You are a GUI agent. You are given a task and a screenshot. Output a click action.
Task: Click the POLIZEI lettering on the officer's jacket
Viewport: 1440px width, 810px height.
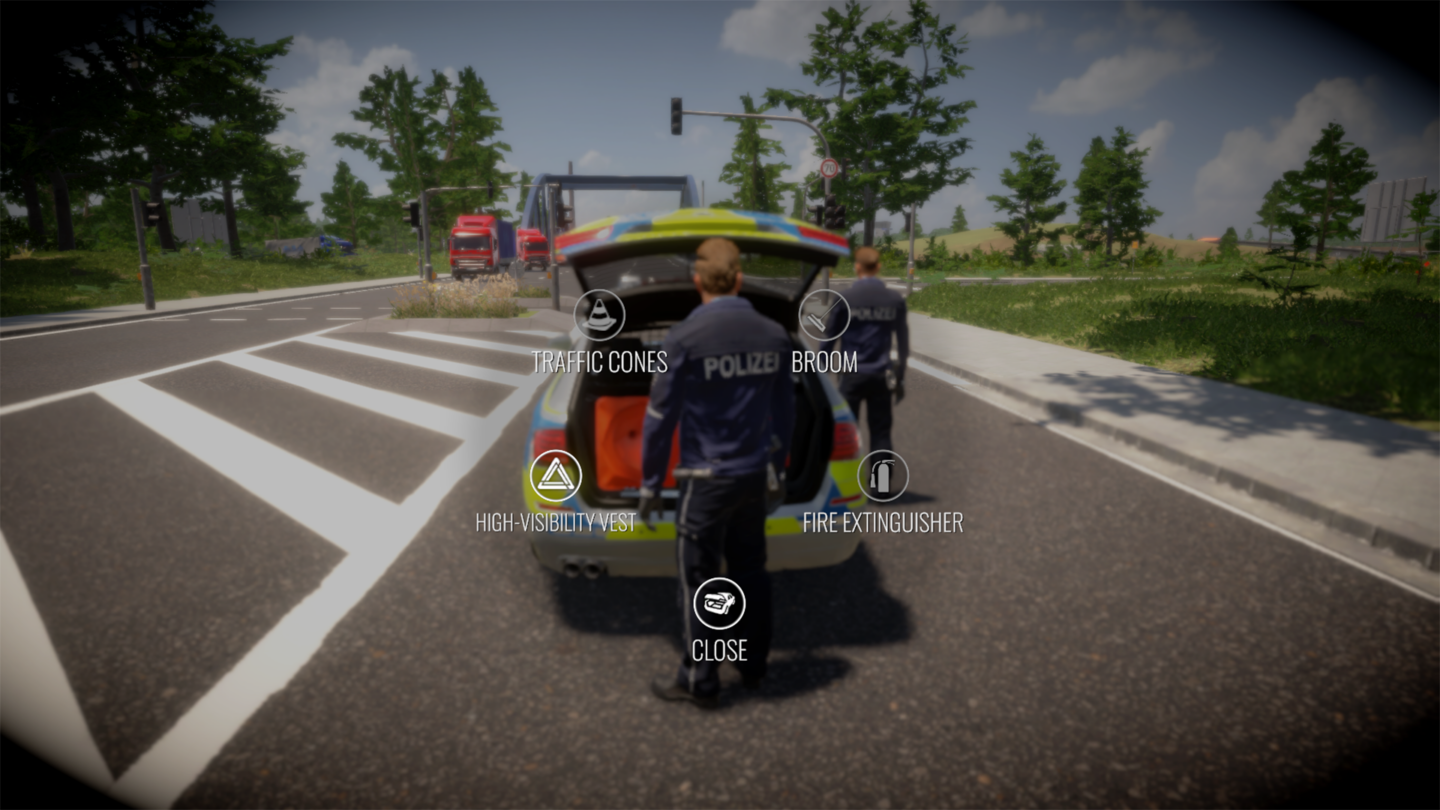pyautogui.click(x=740, y=365)
